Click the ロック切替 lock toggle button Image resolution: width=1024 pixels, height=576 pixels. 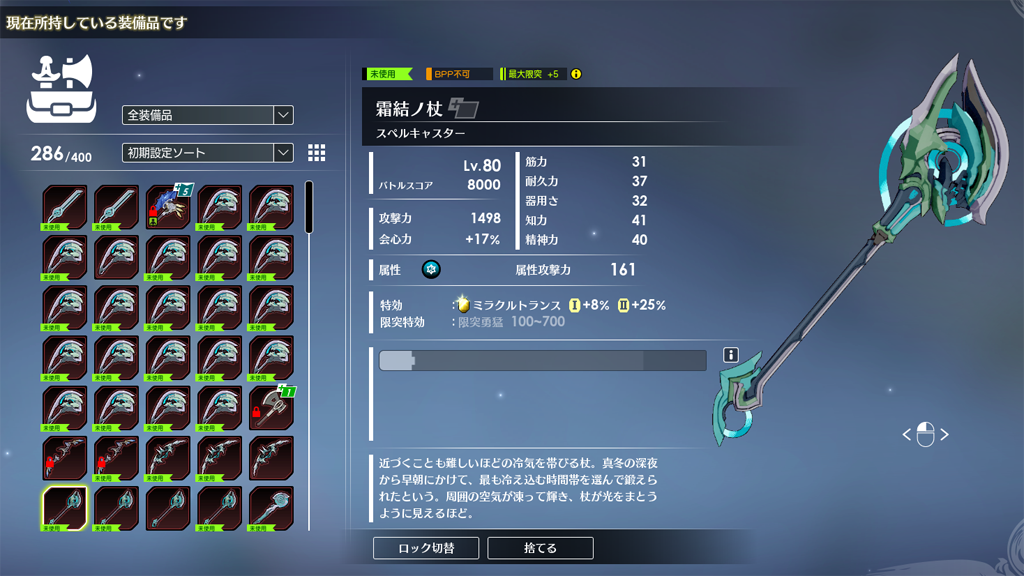coord(426,548)
